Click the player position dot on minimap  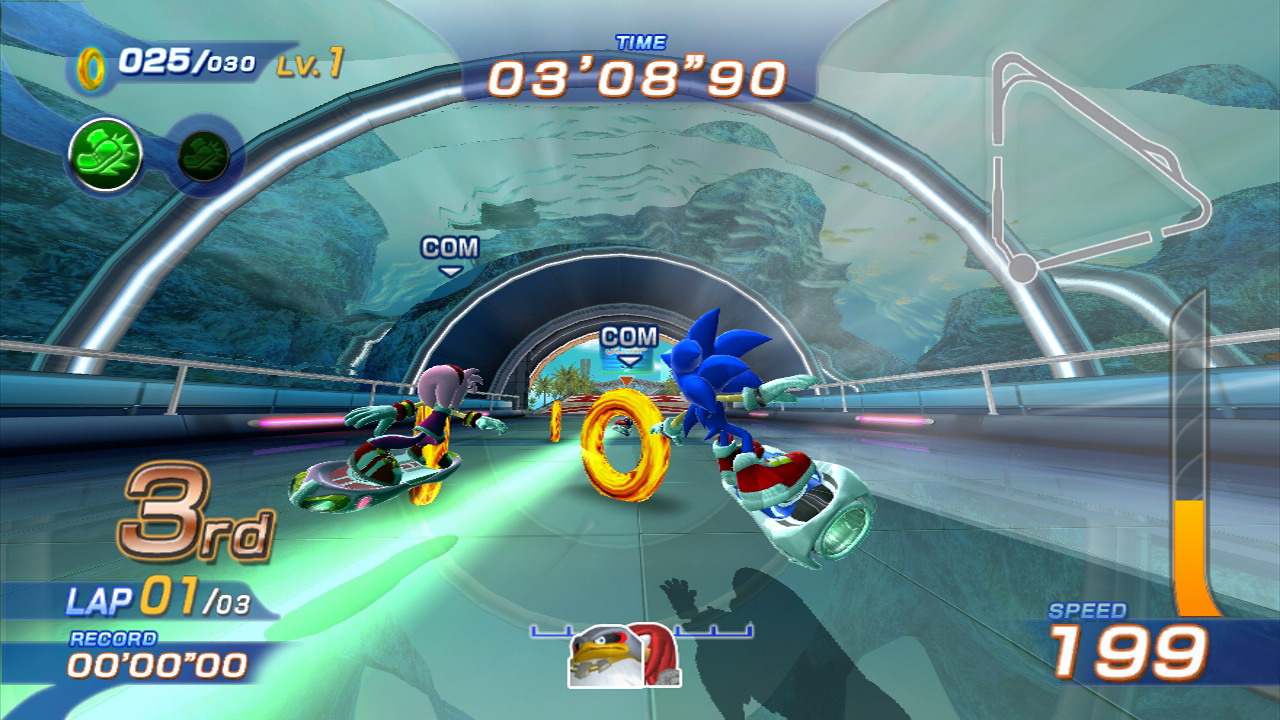1022,268
